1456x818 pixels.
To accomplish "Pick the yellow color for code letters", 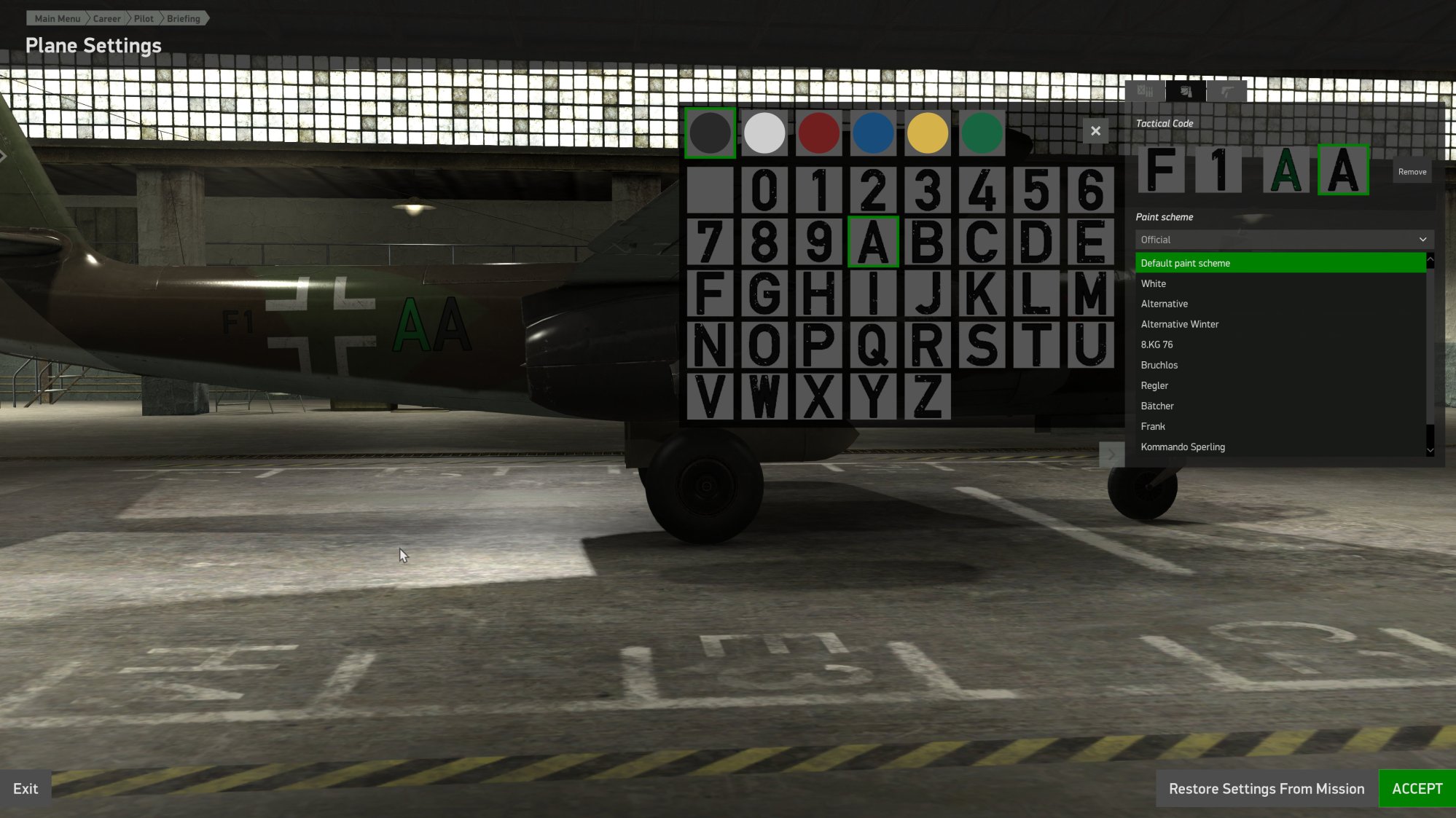I will pyautogui.click(x=927, y=132).
